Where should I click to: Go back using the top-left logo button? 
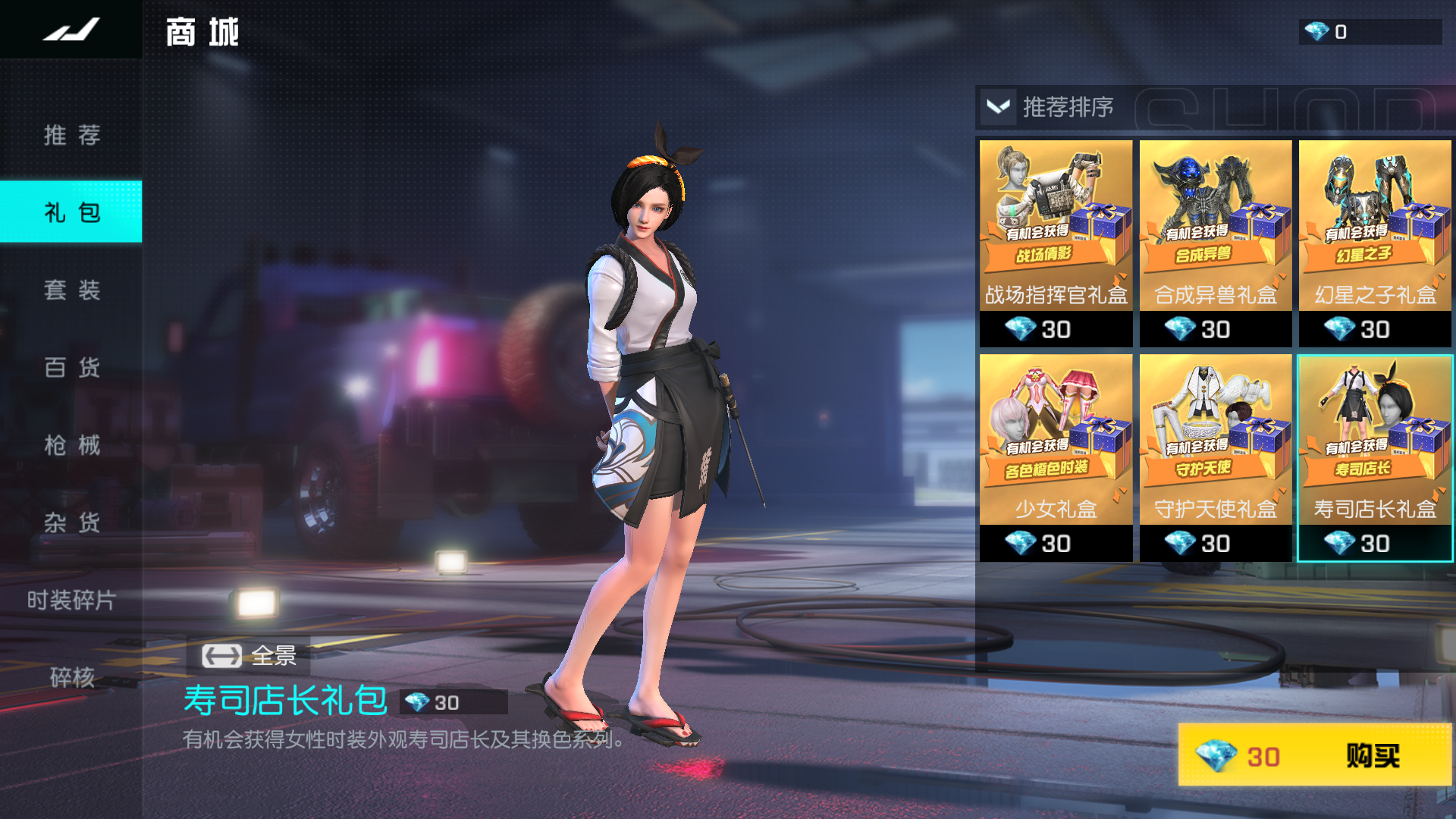71,30
